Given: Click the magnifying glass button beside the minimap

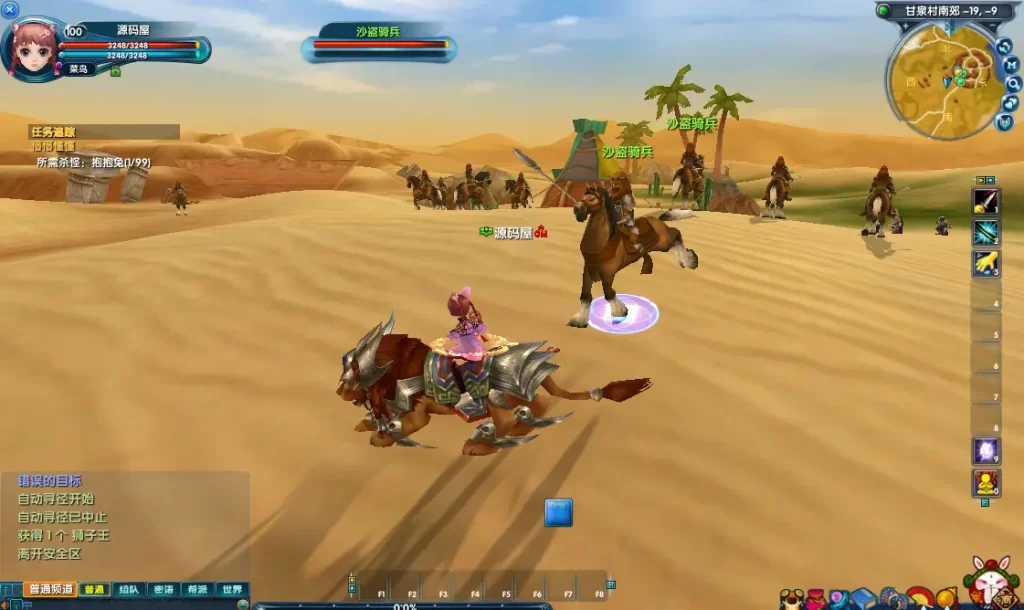Looking at the screenshot, I should tap(1013, 84).
